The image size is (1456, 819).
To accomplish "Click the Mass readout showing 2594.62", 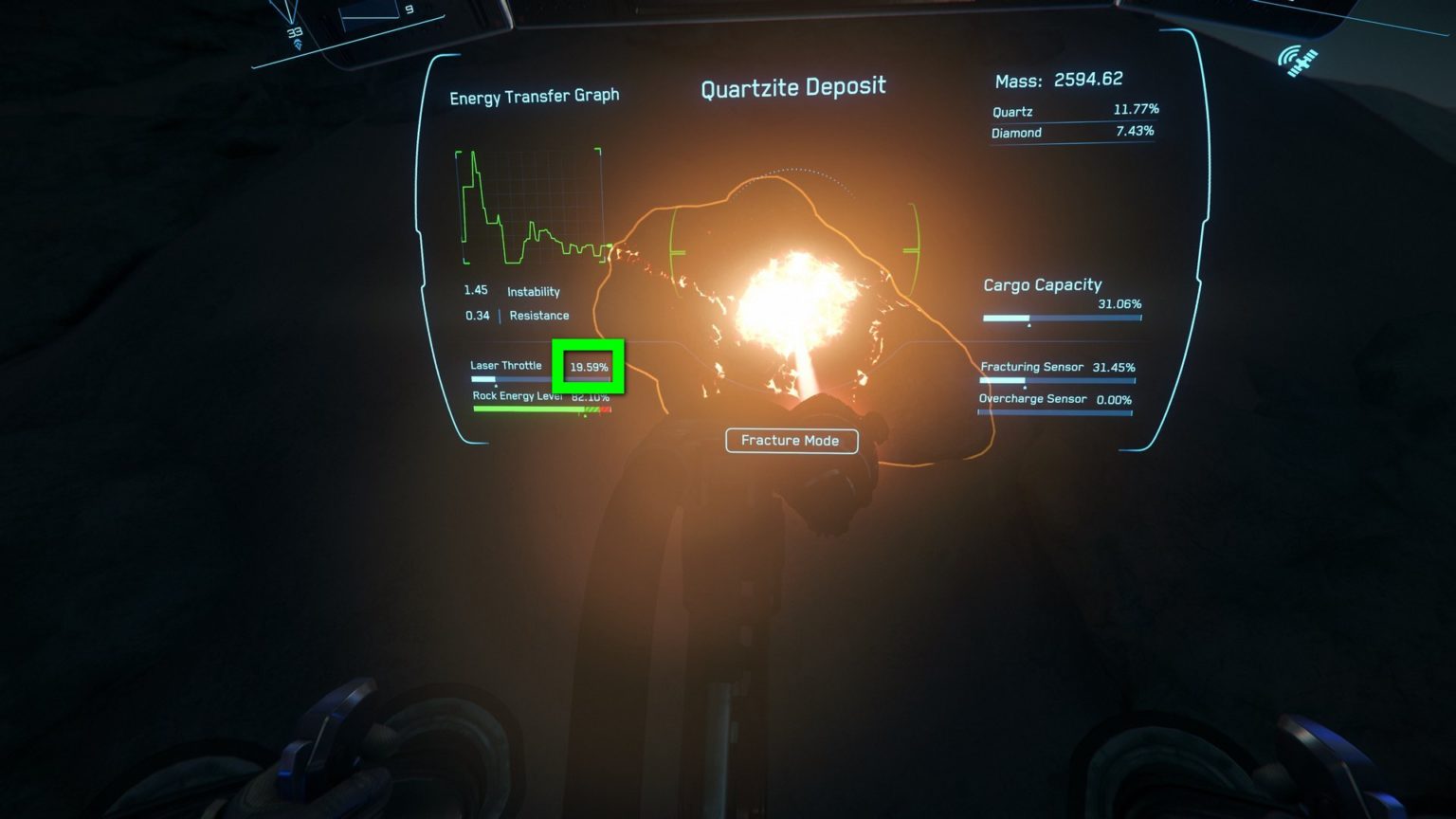I will pos(1059,79).
